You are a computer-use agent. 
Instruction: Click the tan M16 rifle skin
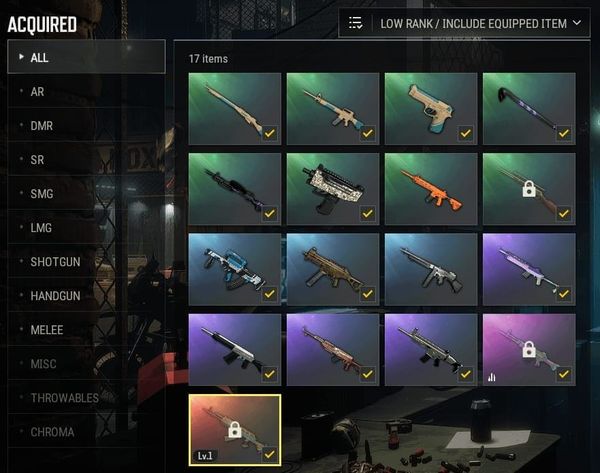pyautogui.click(x=333, y=108)
